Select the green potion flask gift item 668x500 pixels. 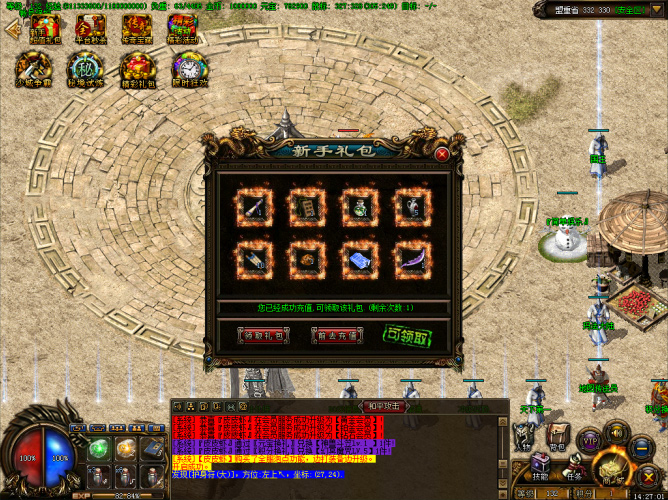(359, 207)
